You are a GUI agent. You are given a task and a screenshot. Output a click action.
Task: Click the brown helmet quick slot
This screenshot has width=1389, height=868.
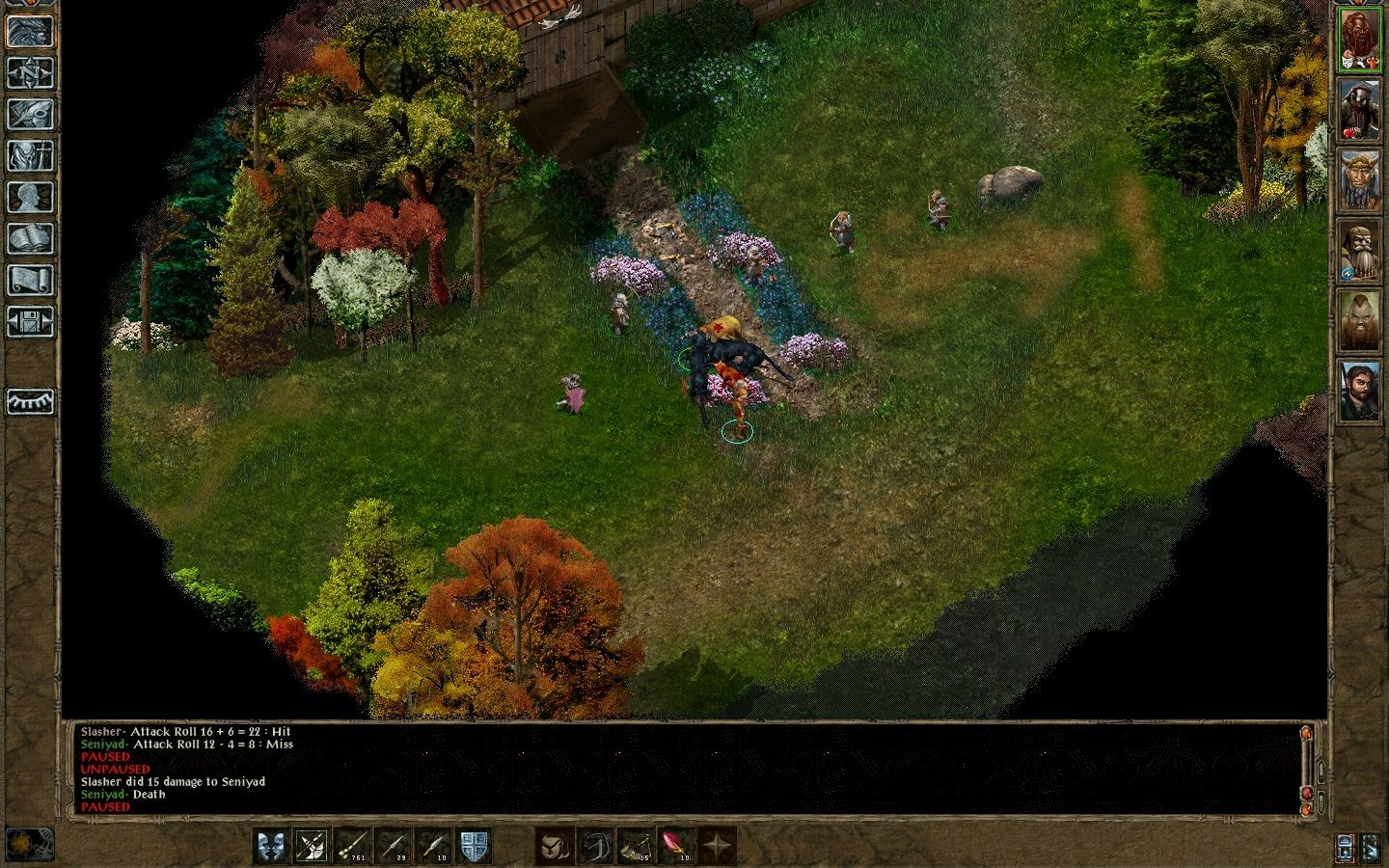(554, 846)
